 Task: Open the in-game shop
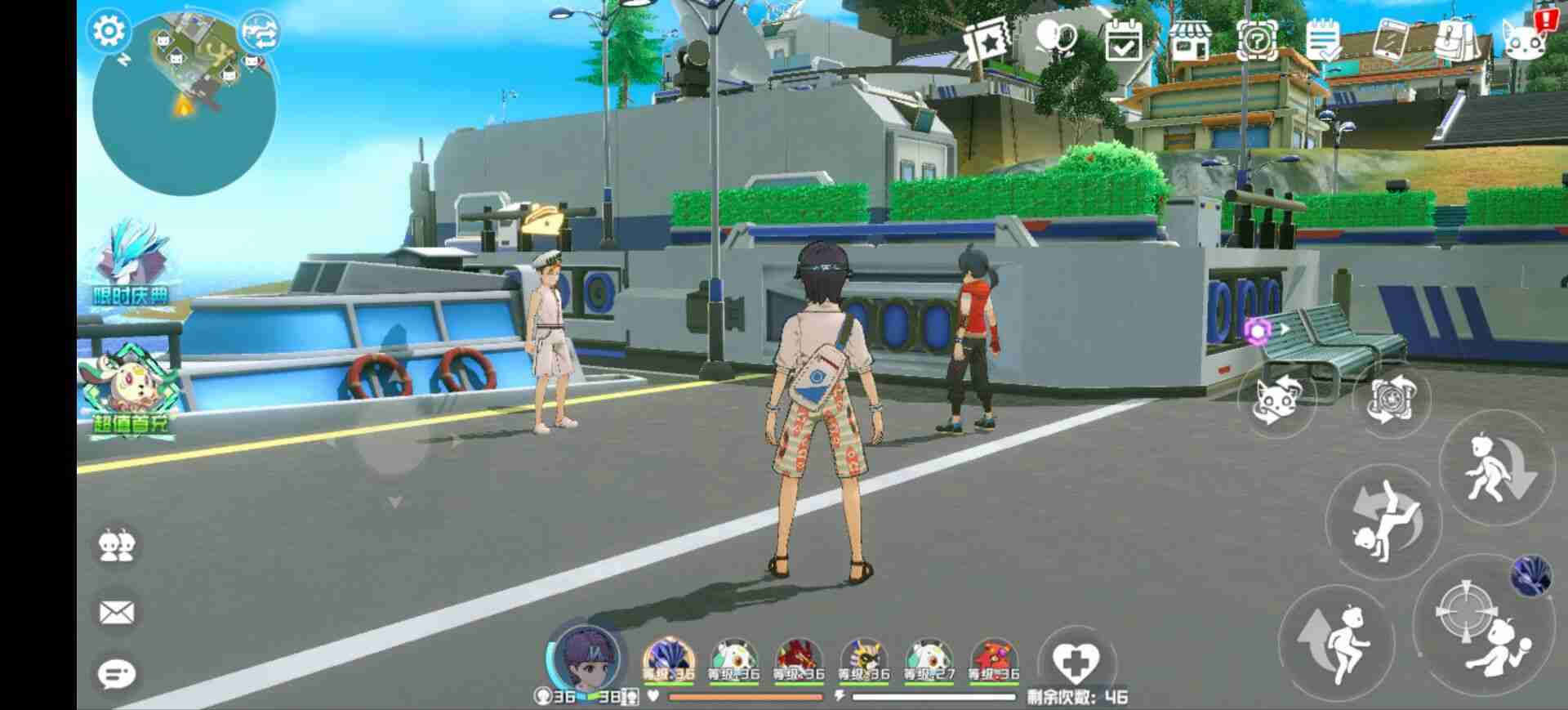click(x=1190, y=38)
